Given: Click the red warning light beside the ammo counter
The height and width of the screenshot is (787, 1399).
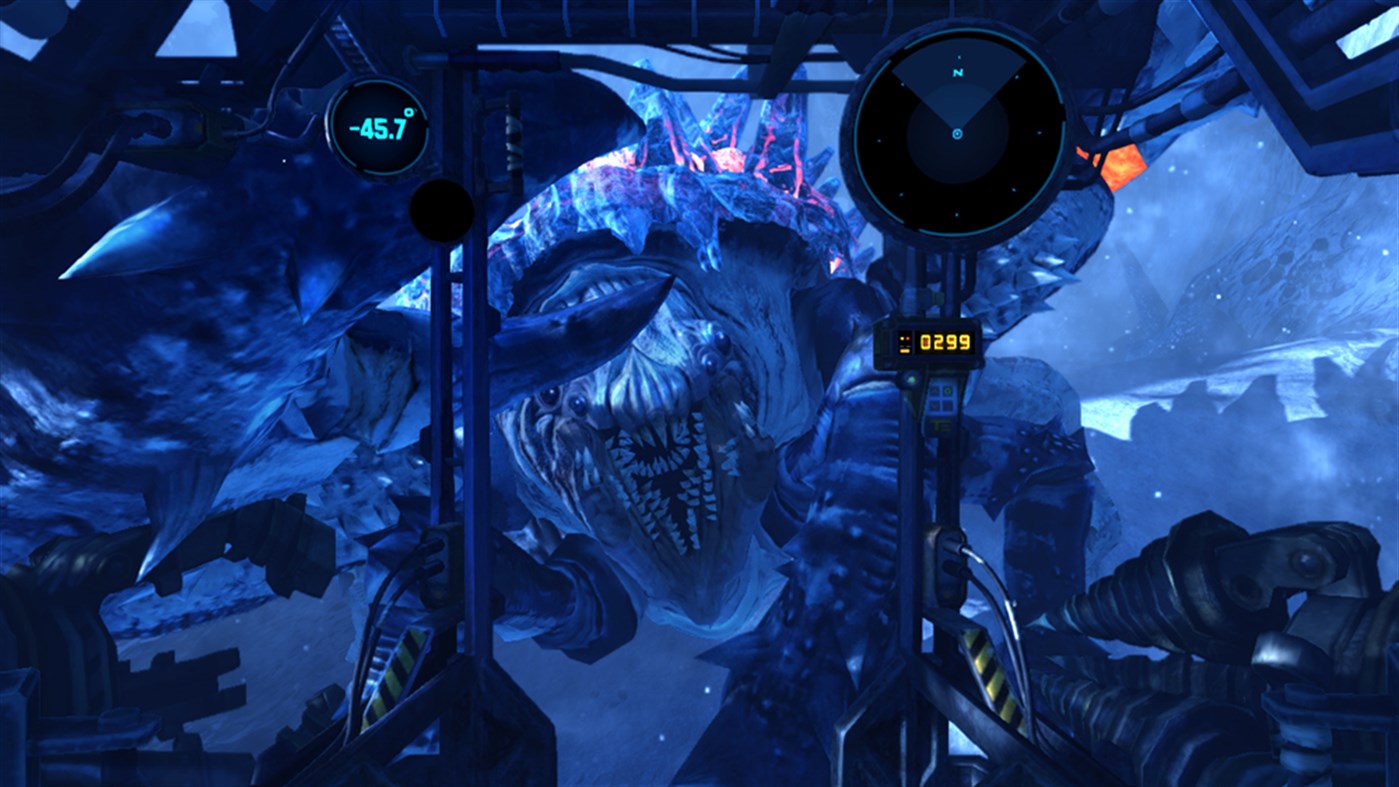Looking at the screenshot, I should click(906, 338).
